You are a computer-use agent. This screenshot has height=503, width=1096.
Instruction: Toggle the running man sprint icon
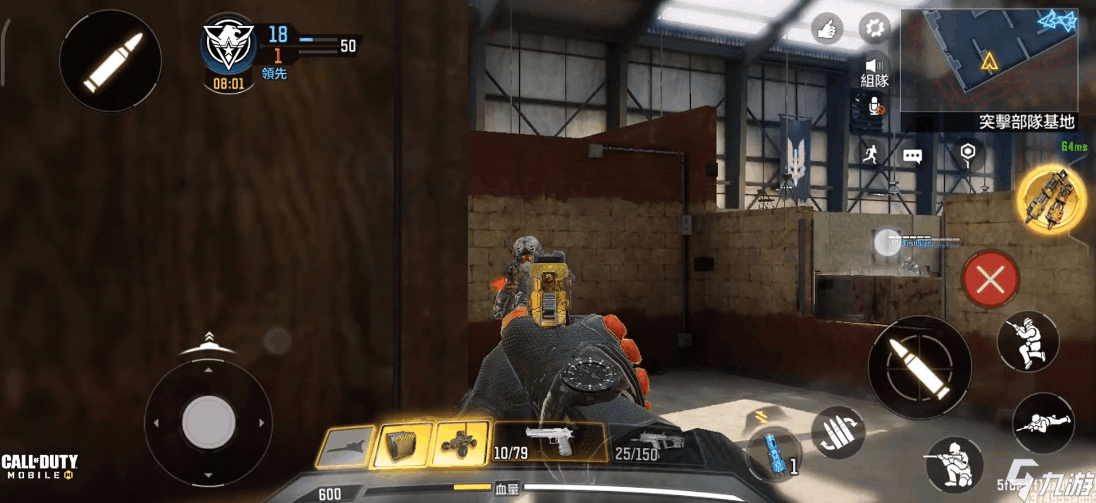point(869,154)
